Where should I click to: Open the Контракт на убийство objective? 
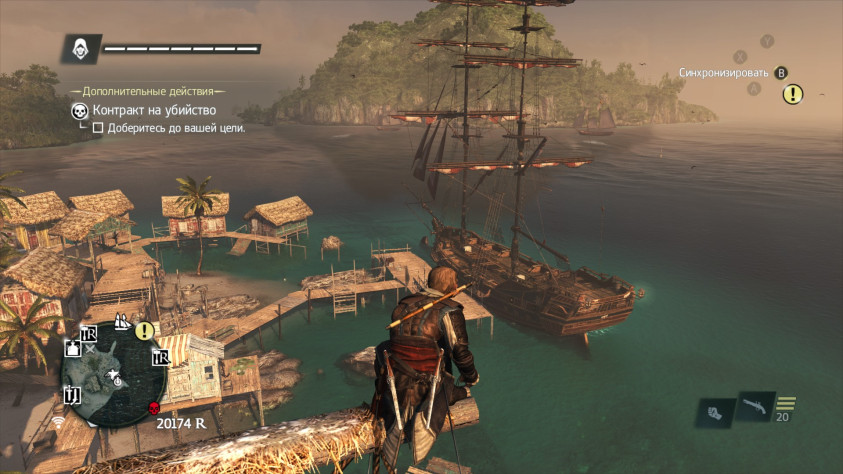point(154,110)
